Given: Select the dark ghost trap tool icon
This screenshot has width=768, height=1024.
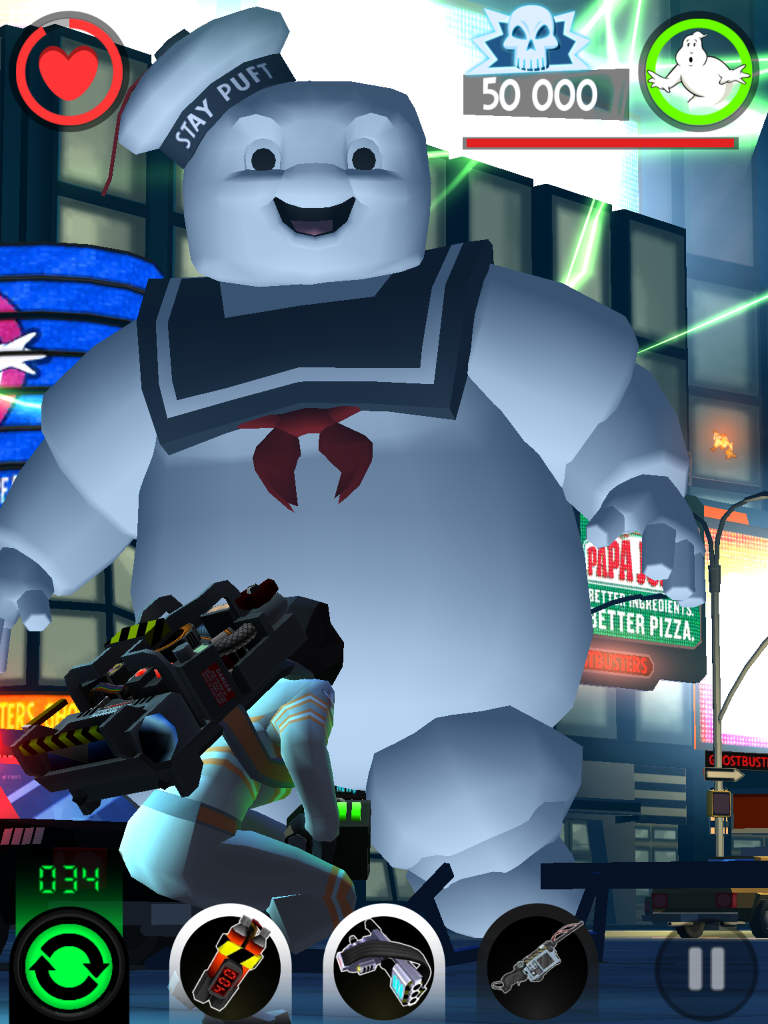Looking at the screenshot, I should (x=537, y=963).
